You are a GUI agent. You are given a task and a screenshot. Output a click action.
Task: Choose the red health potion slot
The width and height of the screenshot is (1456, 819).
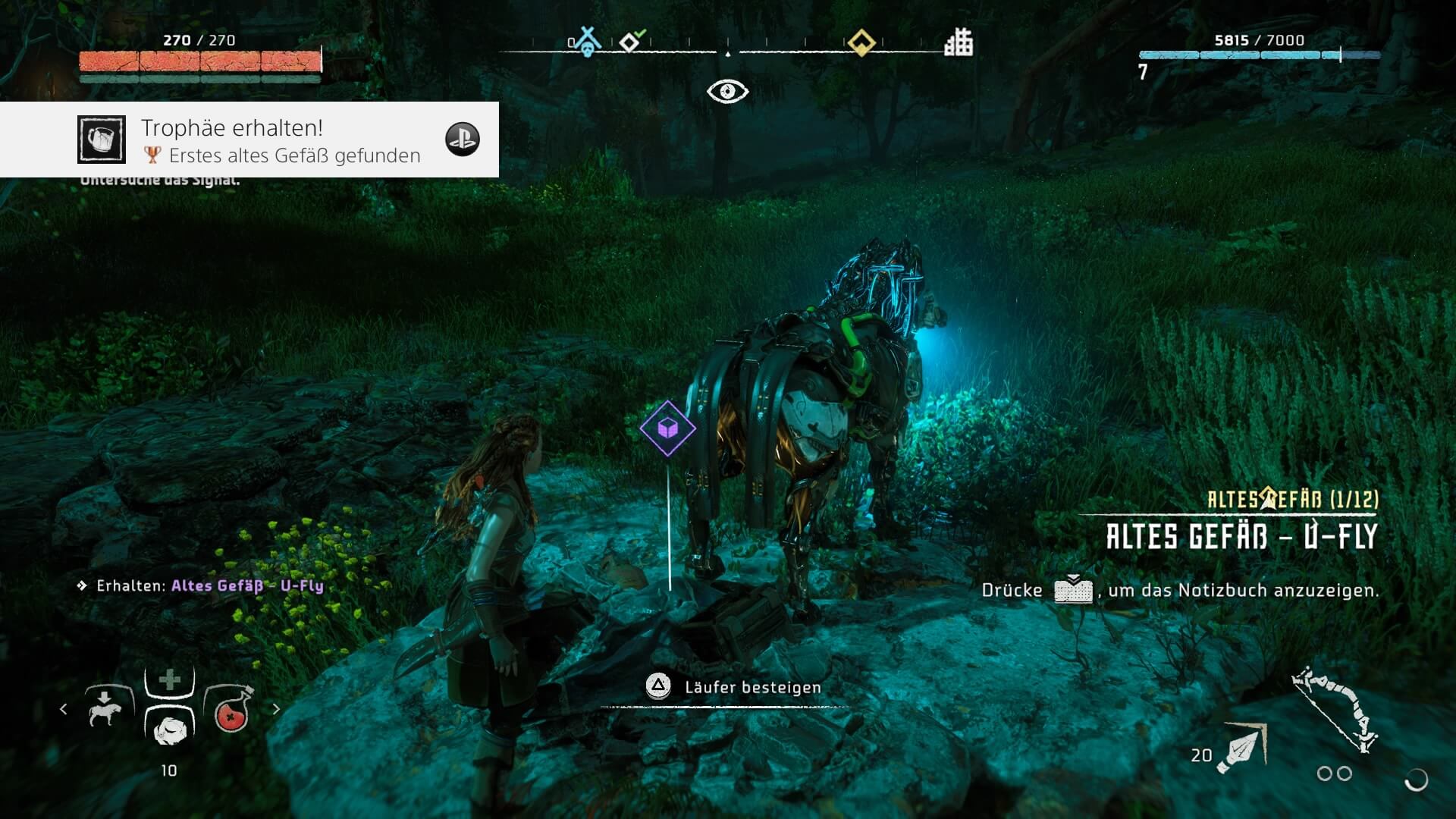[x=230, y=710]
